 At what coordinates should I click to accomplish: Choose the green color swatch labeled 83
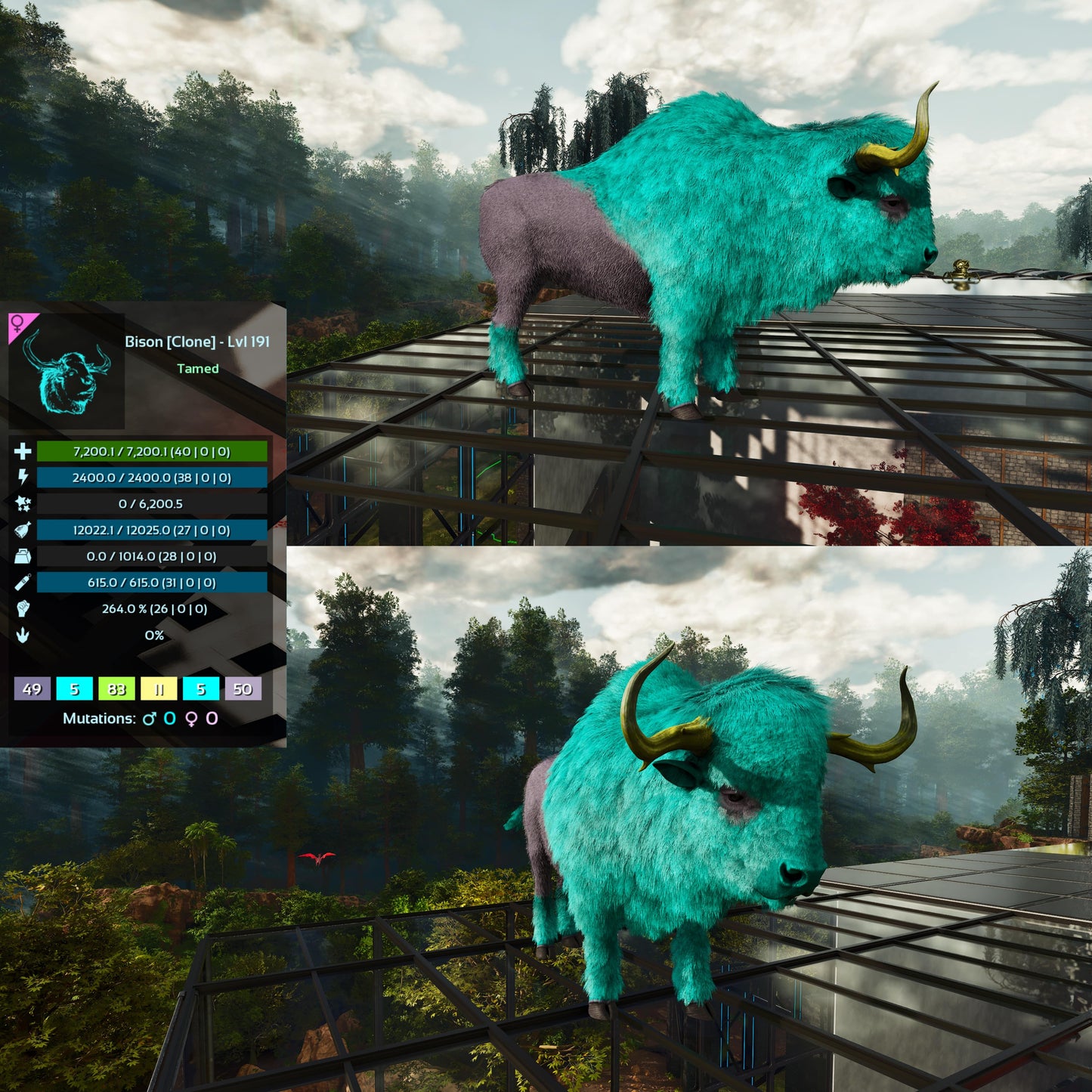pyautogui.click(x=116, y=688)
